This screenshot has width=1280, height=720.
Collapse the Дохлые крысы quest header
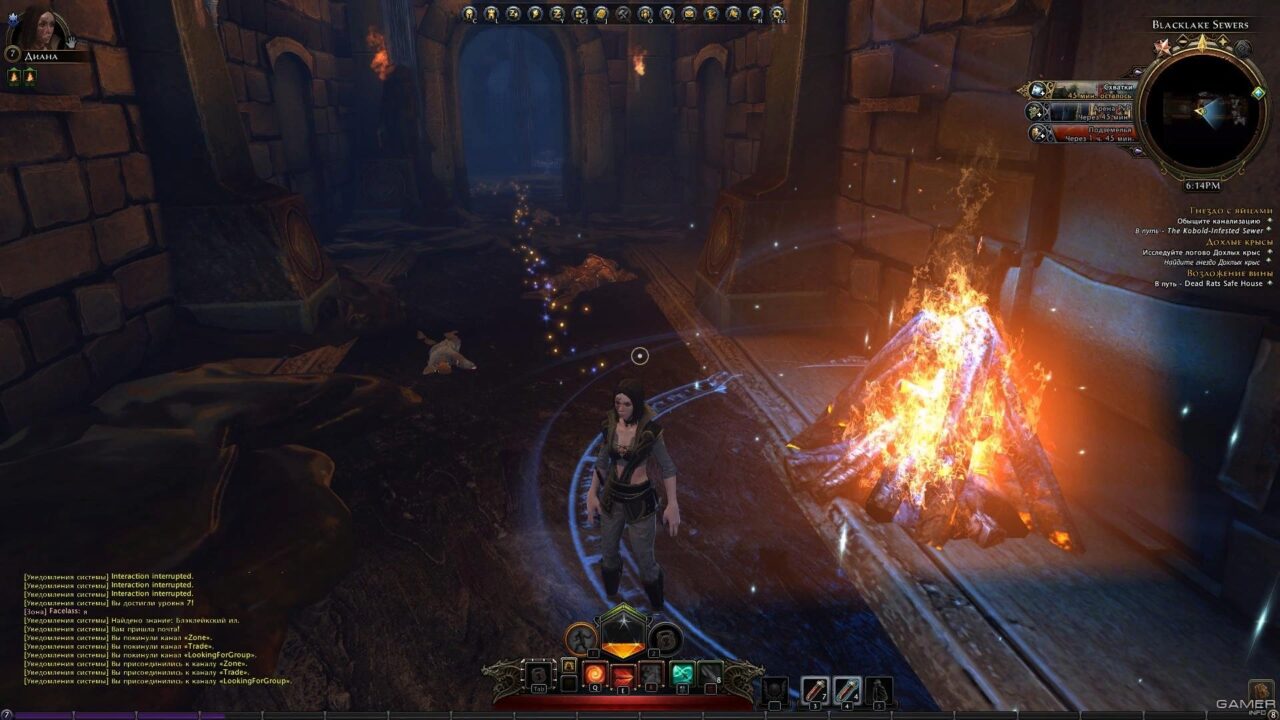click(1239, 242)
